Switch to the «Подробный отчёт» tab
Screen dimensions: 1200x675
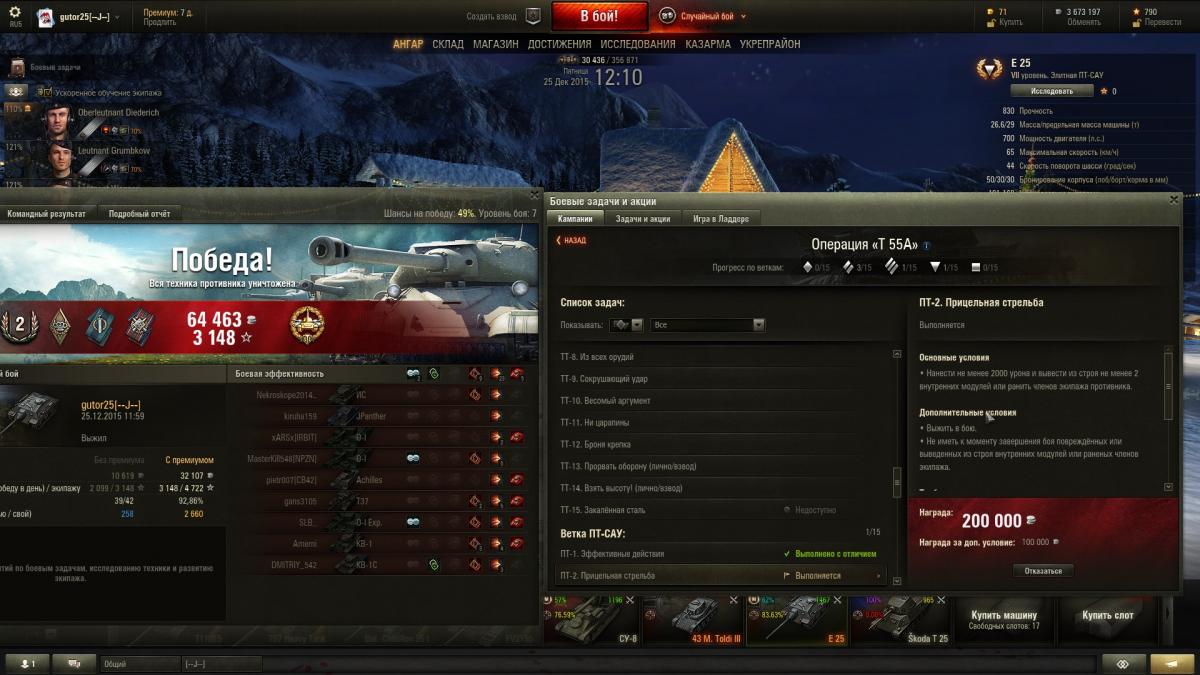coord(139,214)
